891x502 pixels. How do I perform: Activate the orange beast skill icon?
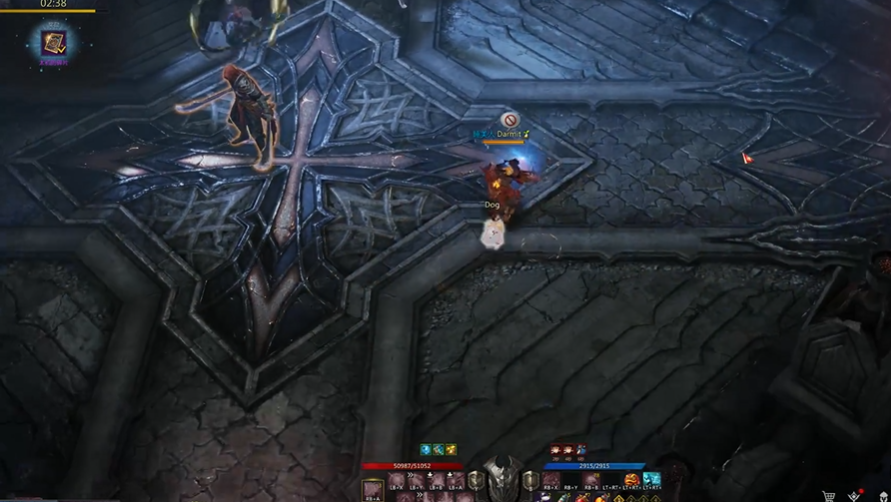(631, 481)
